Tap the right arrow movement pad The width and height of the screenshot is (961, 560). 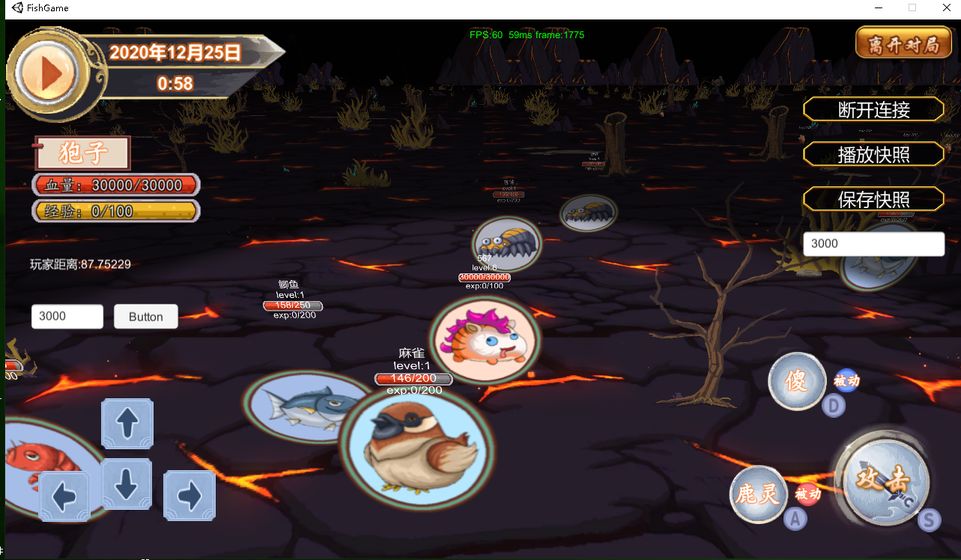189,495
